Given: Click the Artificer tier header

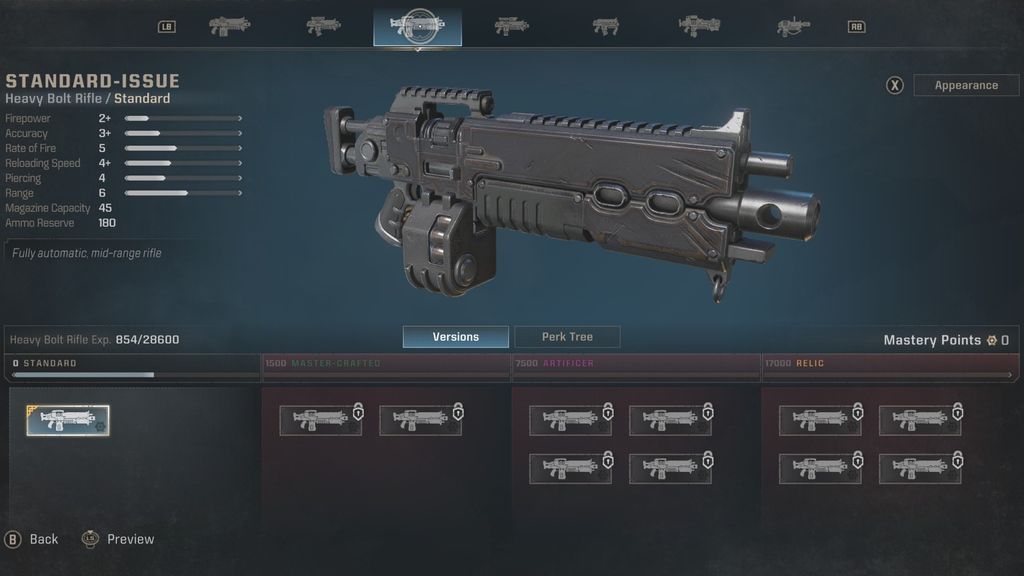Looking at the screenshot, I should tap(635, 364).
